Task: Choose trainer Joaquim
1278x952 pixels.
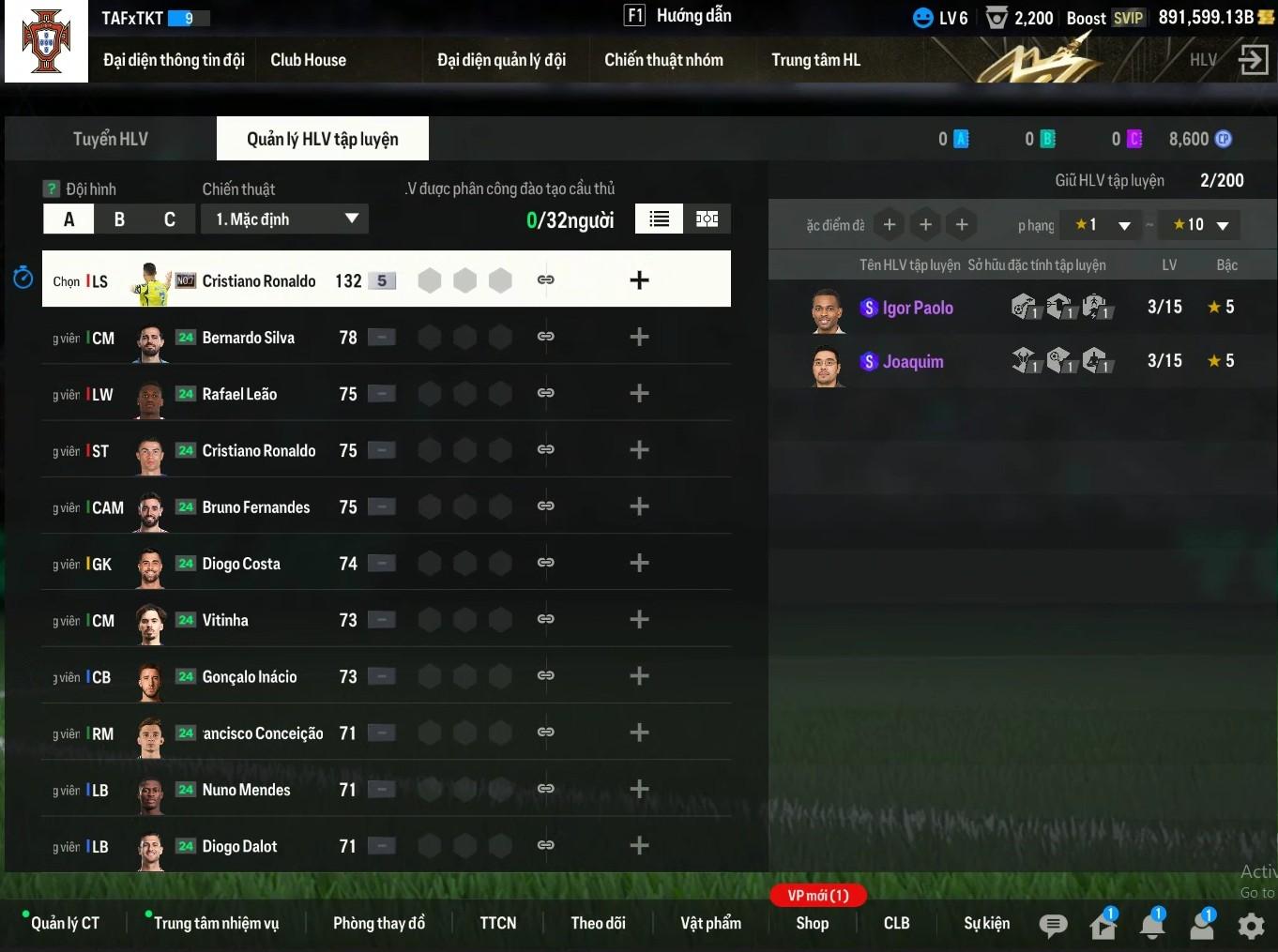Action: click(x=912, y=362)
